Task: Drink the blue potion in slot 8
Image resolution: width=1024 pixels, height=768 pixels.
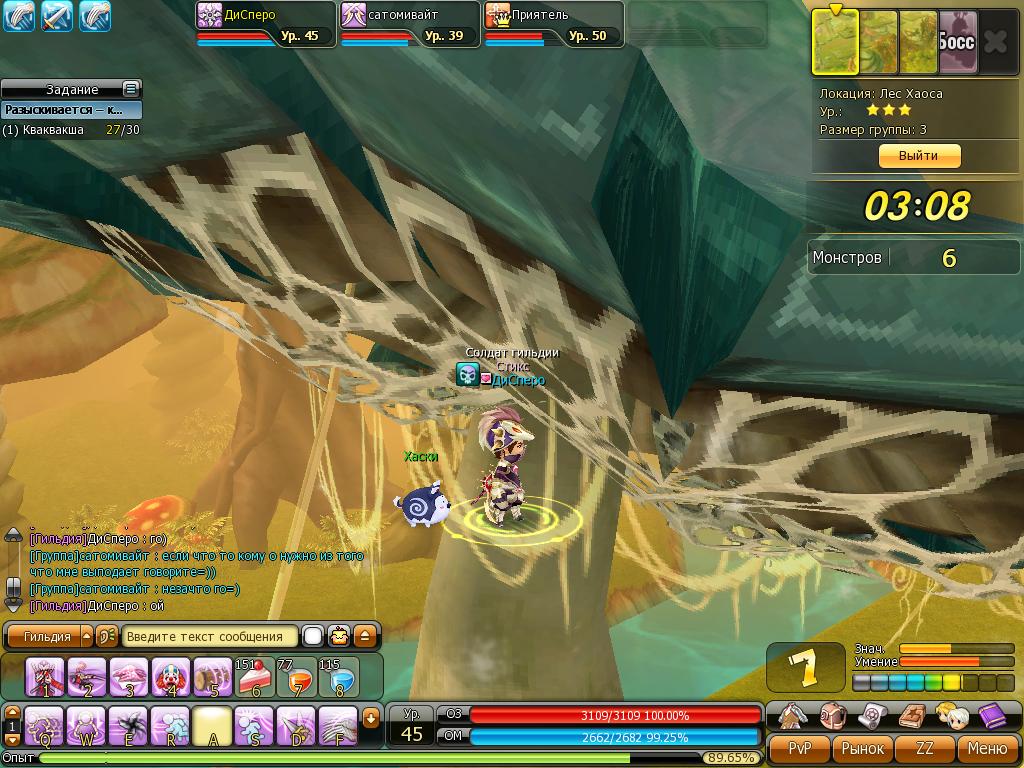Action: (339, 677)
